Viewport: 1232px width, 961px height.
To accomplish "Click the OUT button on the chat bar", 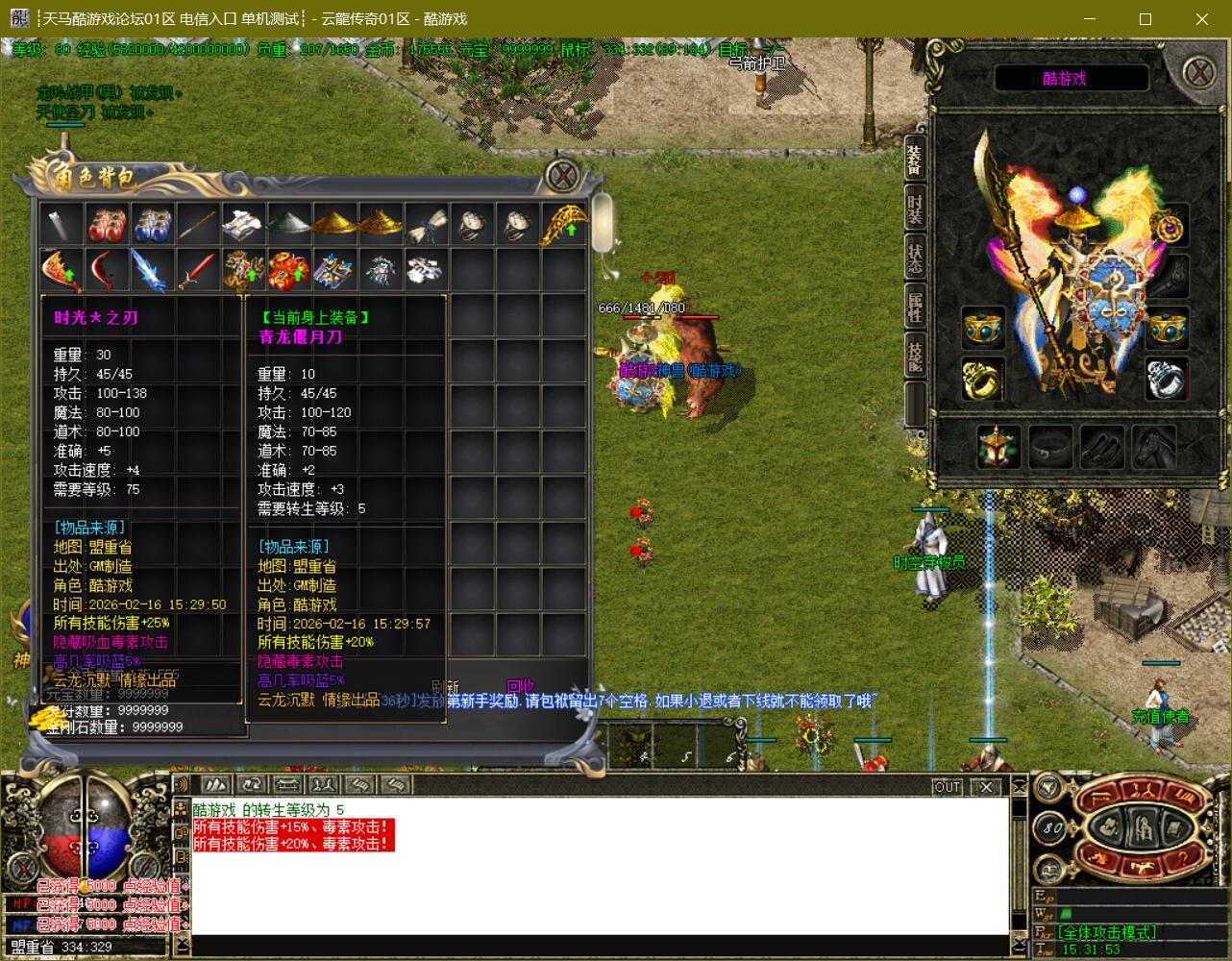I will tap(948, 787).
